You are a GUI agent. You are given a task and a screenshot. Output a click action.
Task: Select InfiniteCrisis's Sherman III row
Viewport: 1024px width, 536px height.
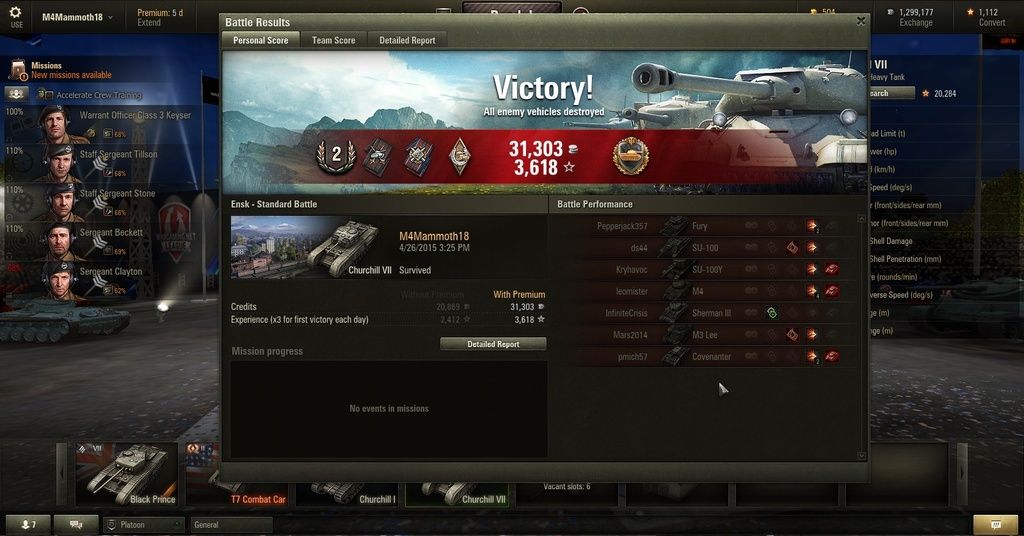tap(705, 313)
